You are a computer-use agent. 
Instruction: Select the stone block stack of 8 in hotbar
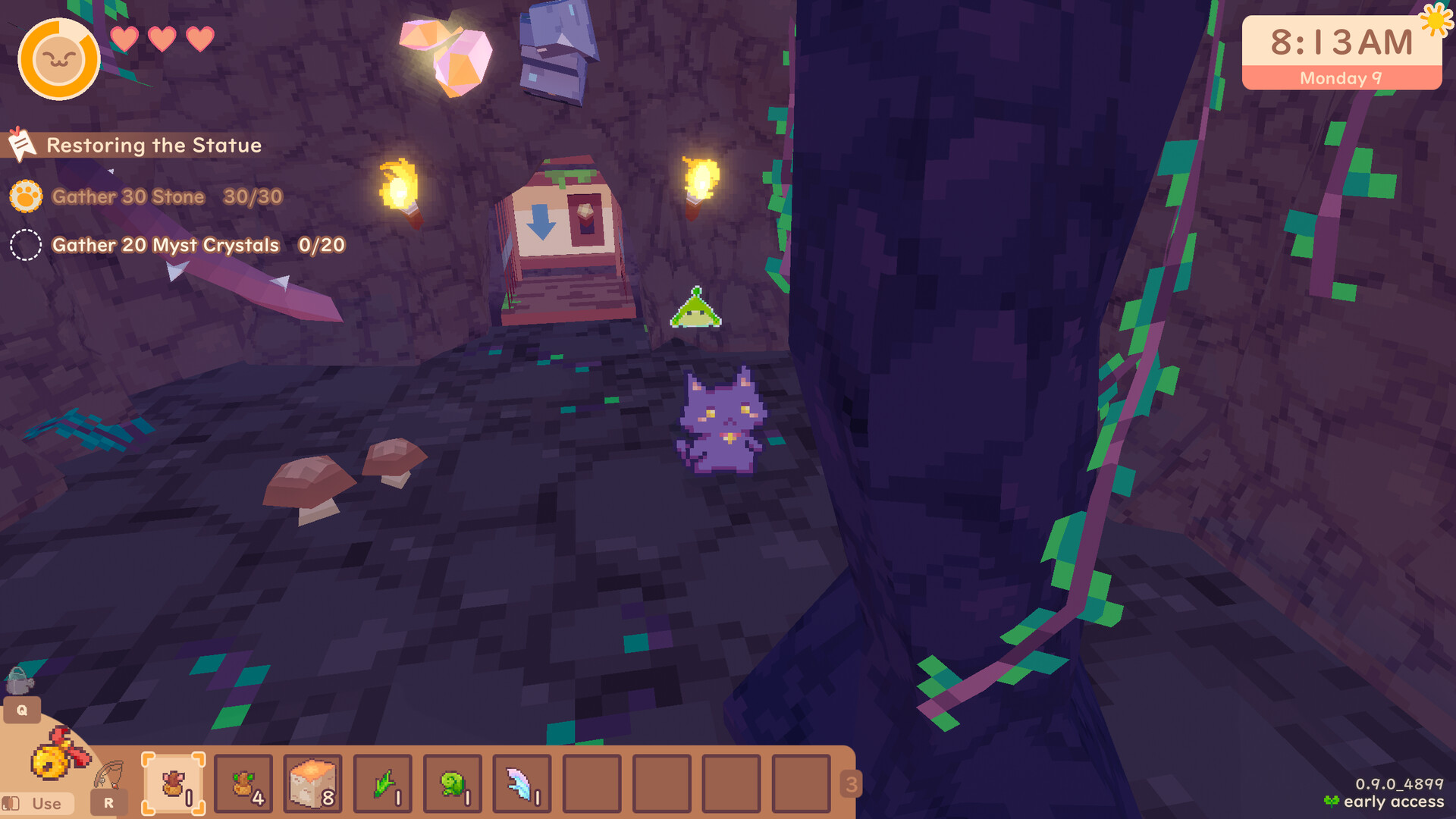313,784
